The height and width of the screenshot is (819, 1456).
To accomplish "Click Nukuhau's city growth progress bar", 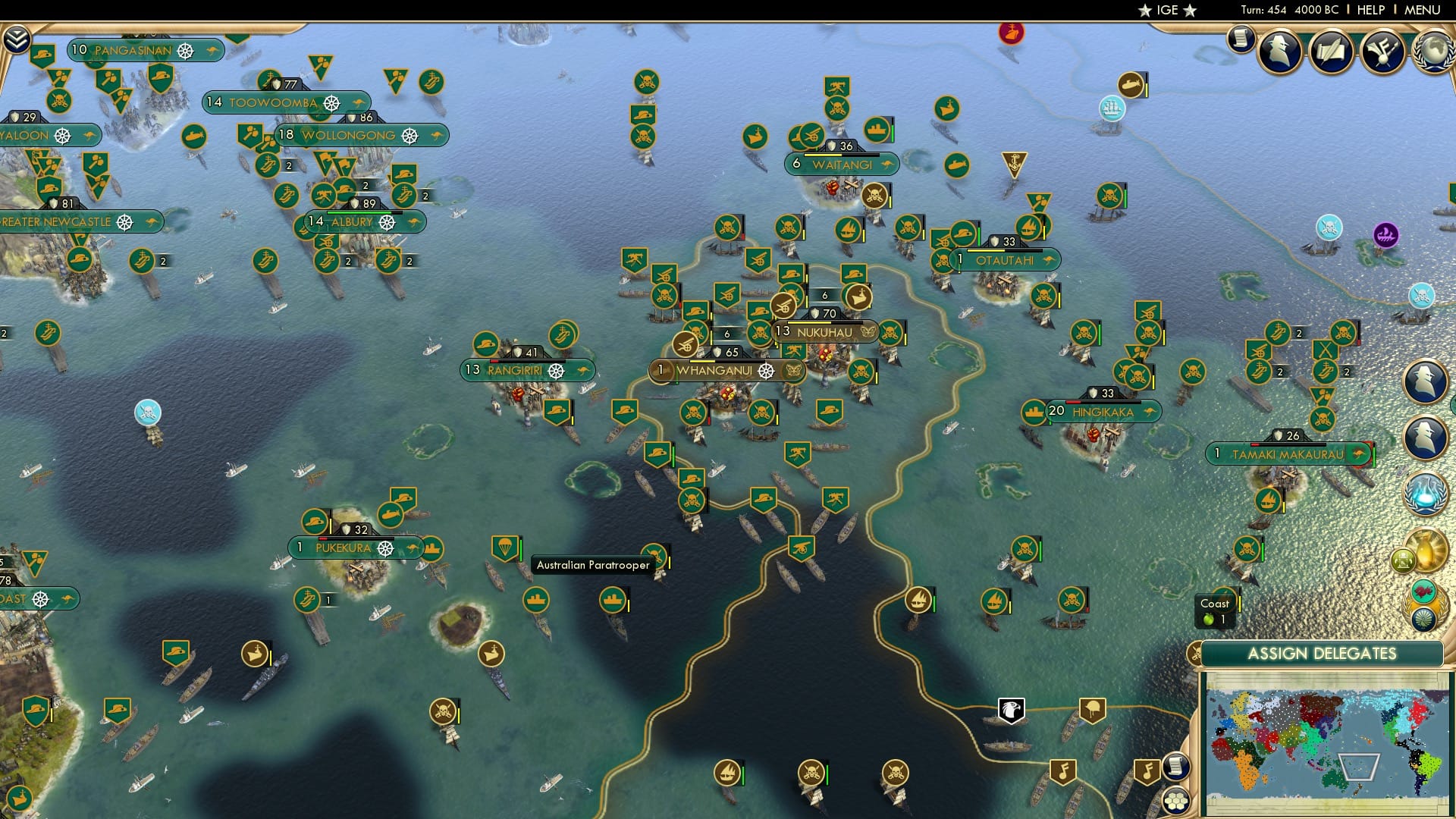I will point(825,322).
